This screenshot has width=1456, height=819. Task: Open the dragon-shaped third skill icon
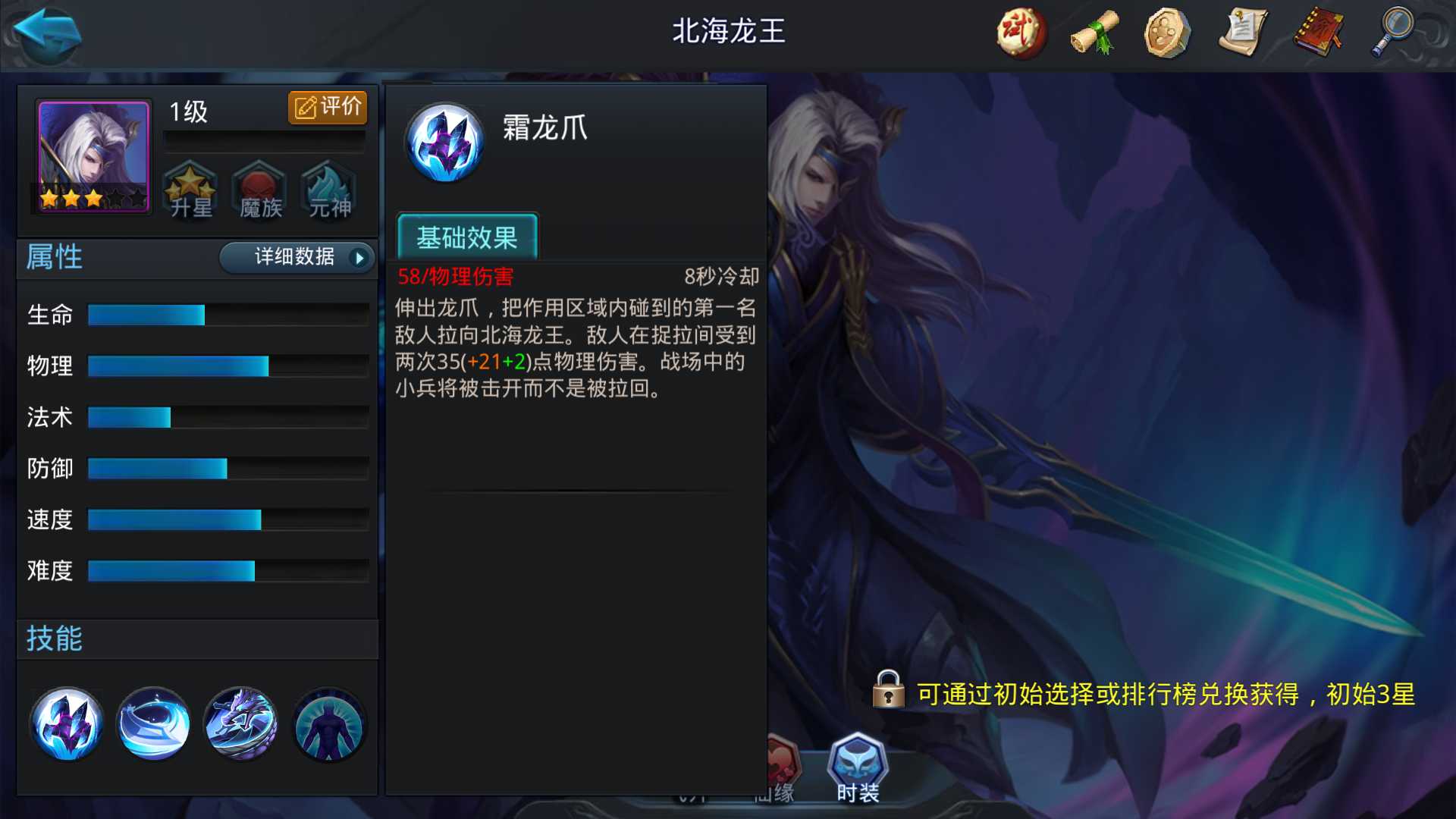pos(240,724)
